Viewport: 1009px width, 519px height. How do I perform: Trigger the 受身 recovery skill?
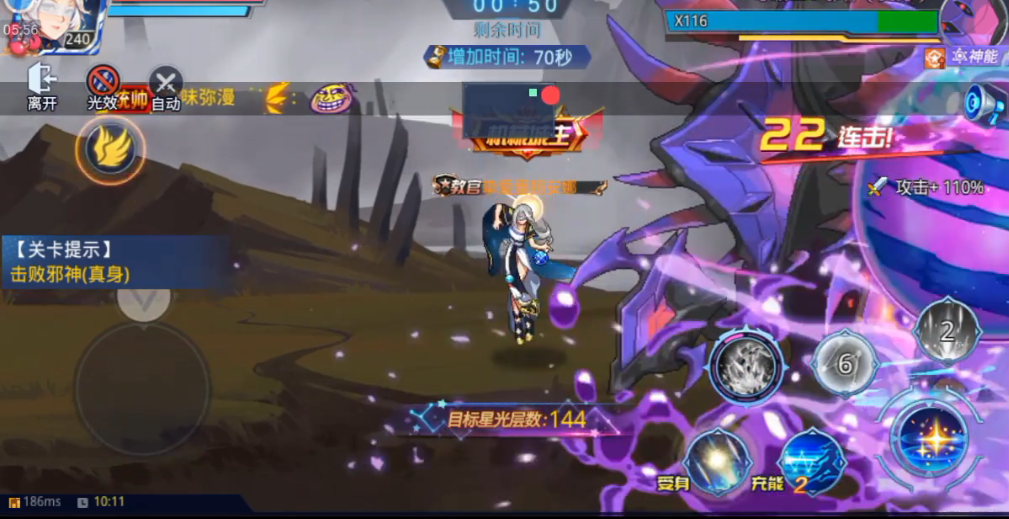[717, 462]
